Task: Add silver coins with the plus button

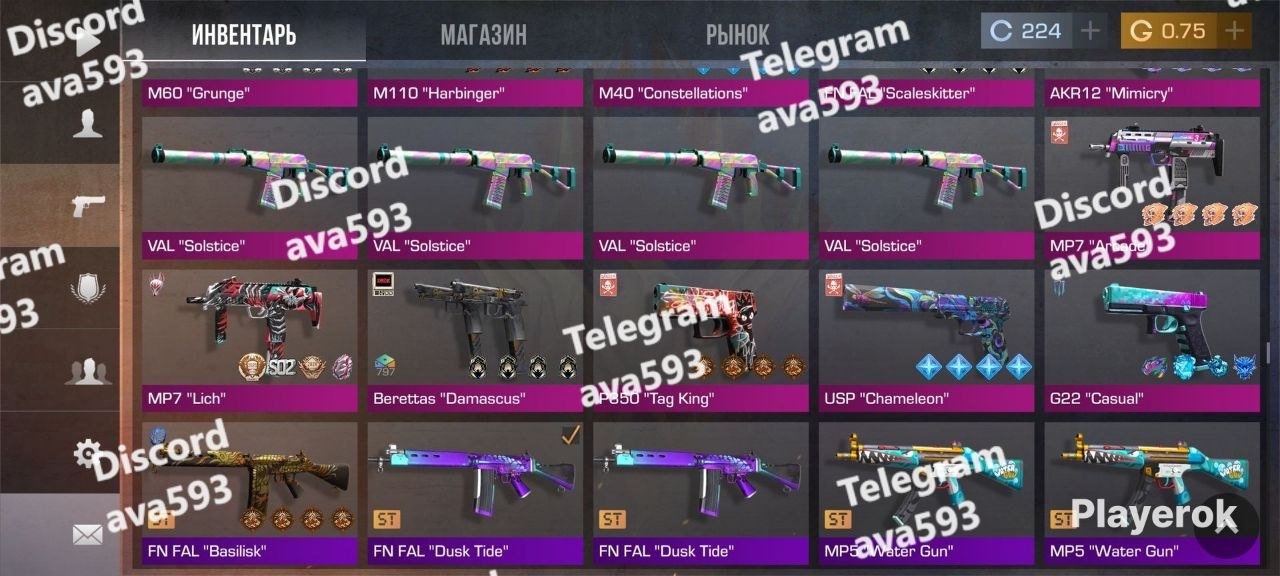Action: (1090, 31)
